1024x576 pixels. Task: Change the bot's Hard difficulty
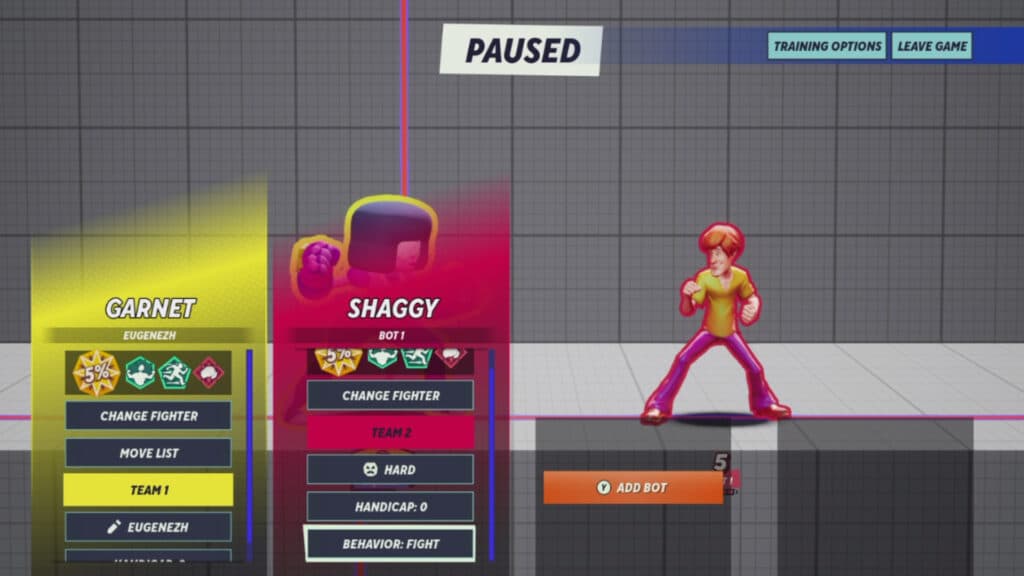pyautogui.click(x=390, y=469)
